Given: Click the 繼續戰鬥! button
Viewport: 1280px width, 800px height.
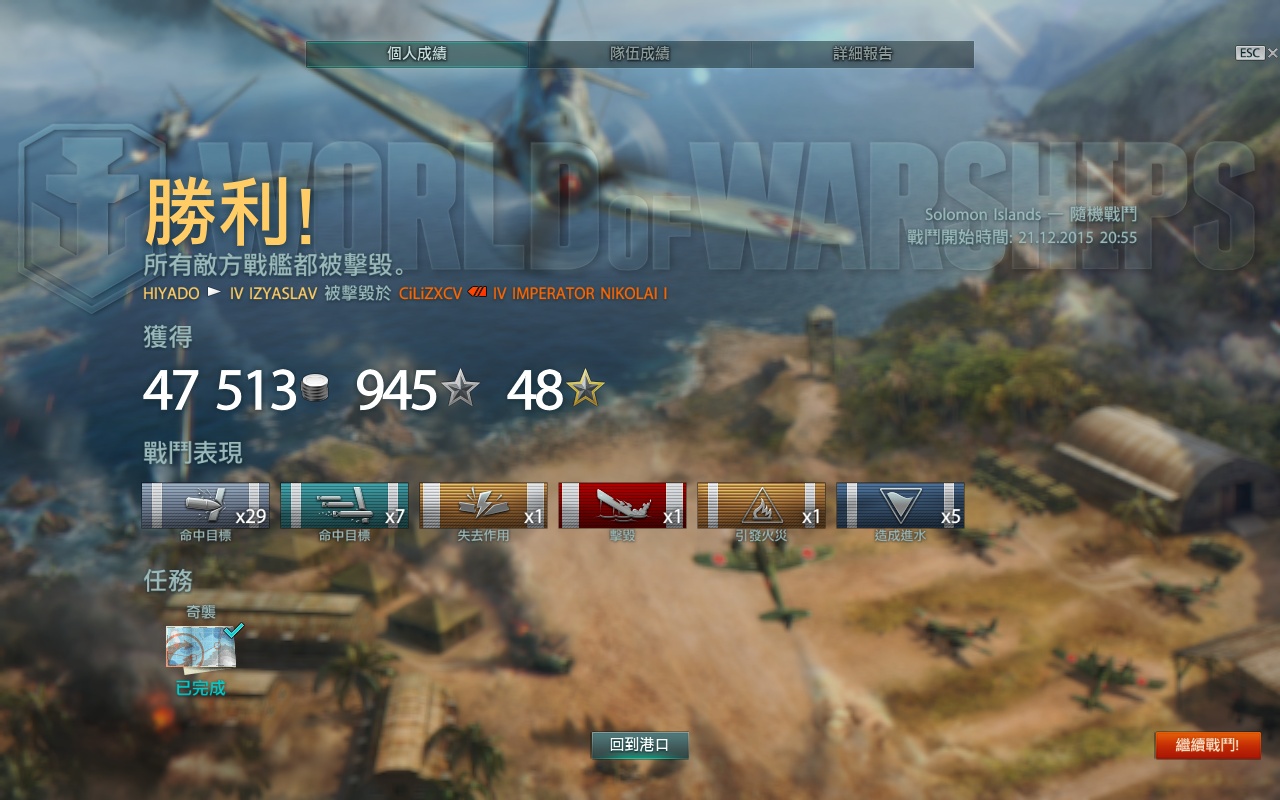Looking at the screenshot, I should (x=1207, y=745).
